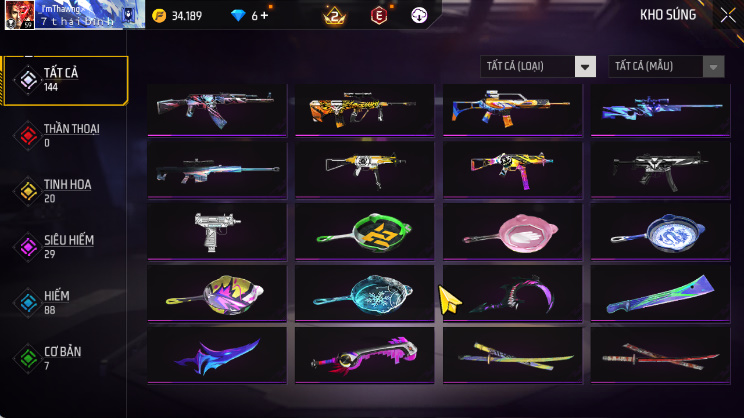744x418 pixels.
Task: Close the Kho Súng weapon vault
Action: click(727, 15)
